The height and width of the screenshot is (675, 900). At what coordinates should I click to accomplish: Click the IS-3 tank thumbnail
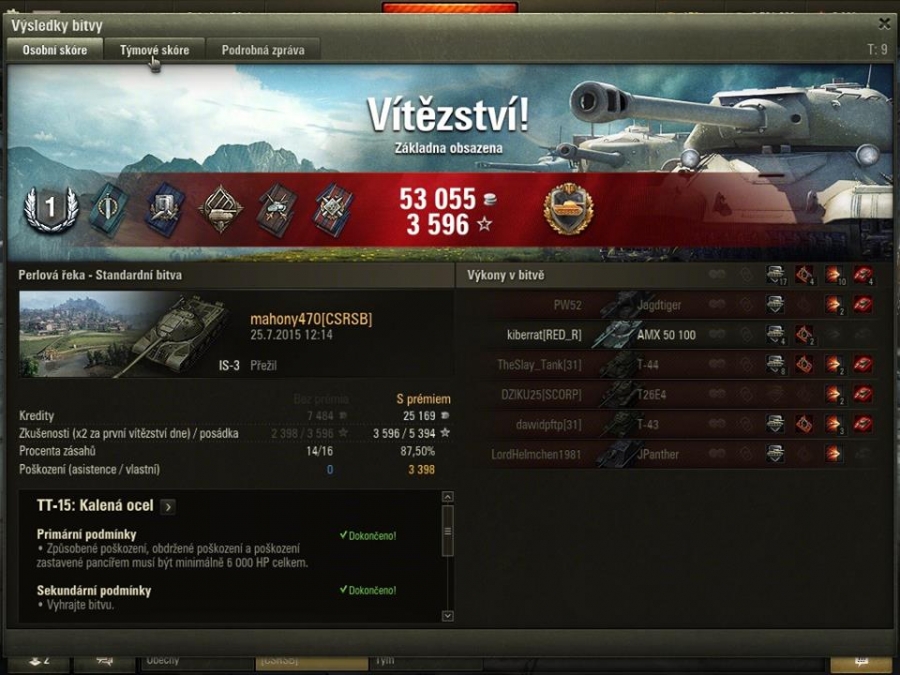click(130, 335)
